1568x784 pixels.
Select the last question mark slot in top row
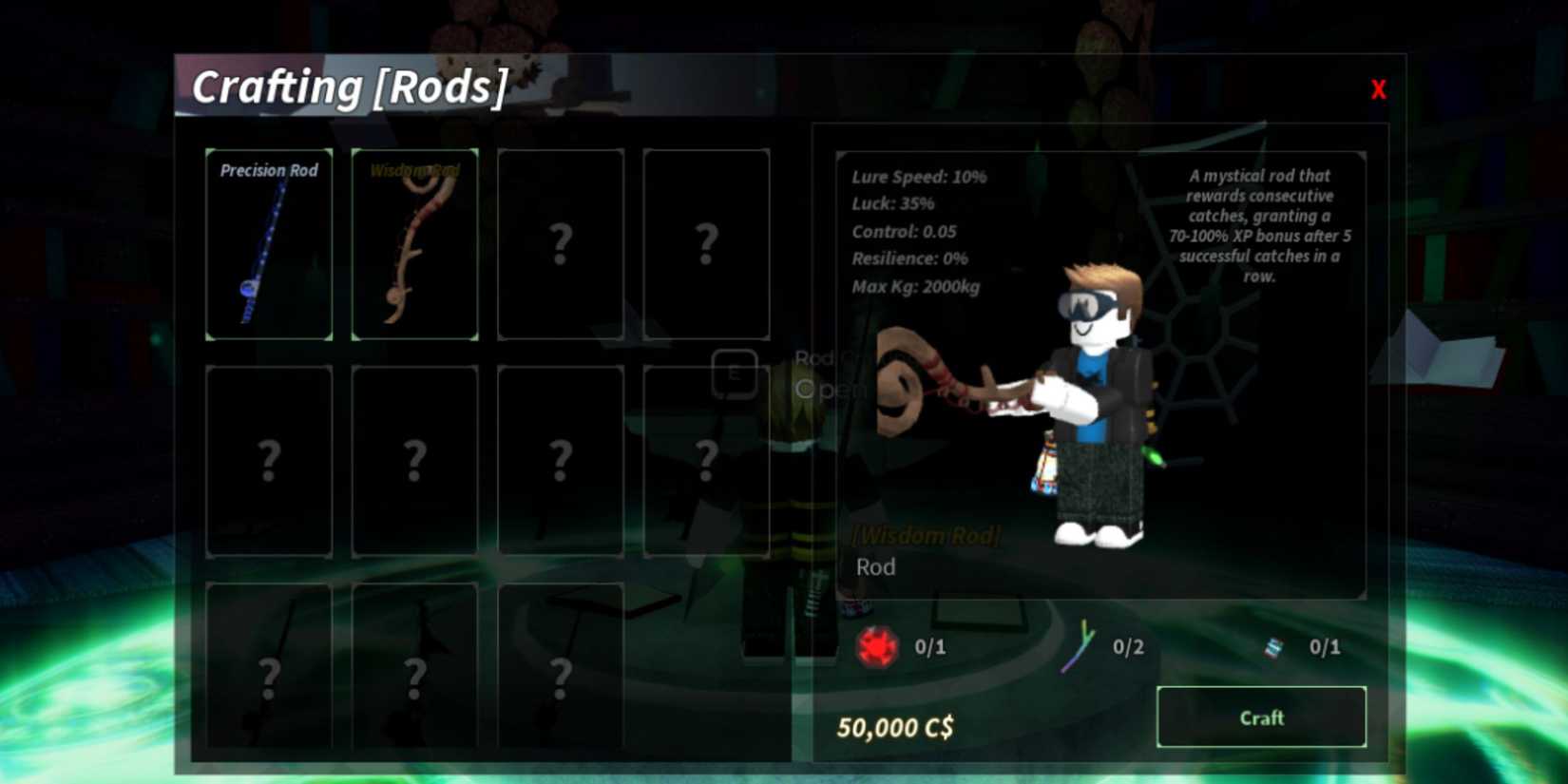tap(705, 244)
